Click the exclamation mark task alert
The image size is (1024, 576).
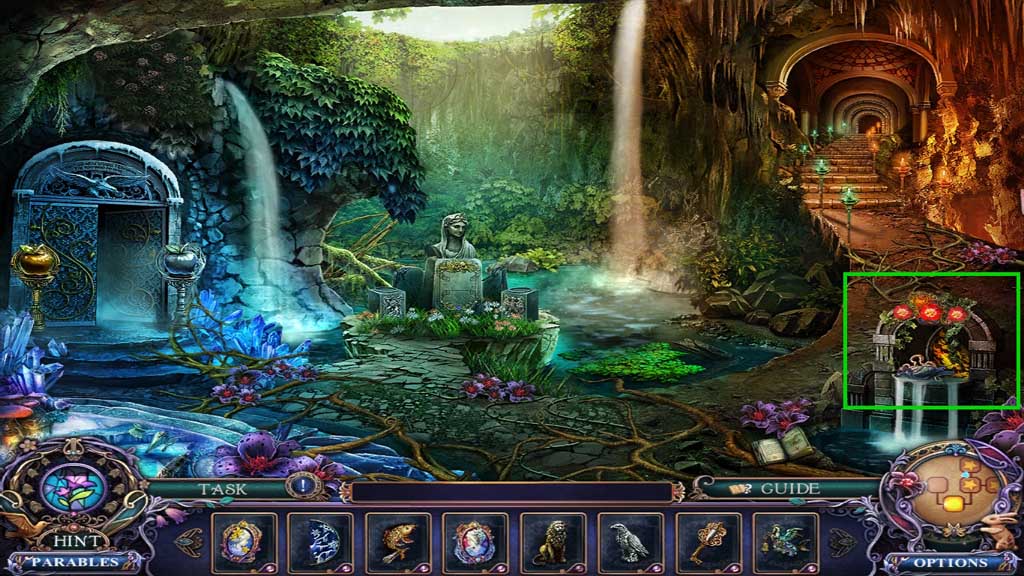(x=301, y=488)
